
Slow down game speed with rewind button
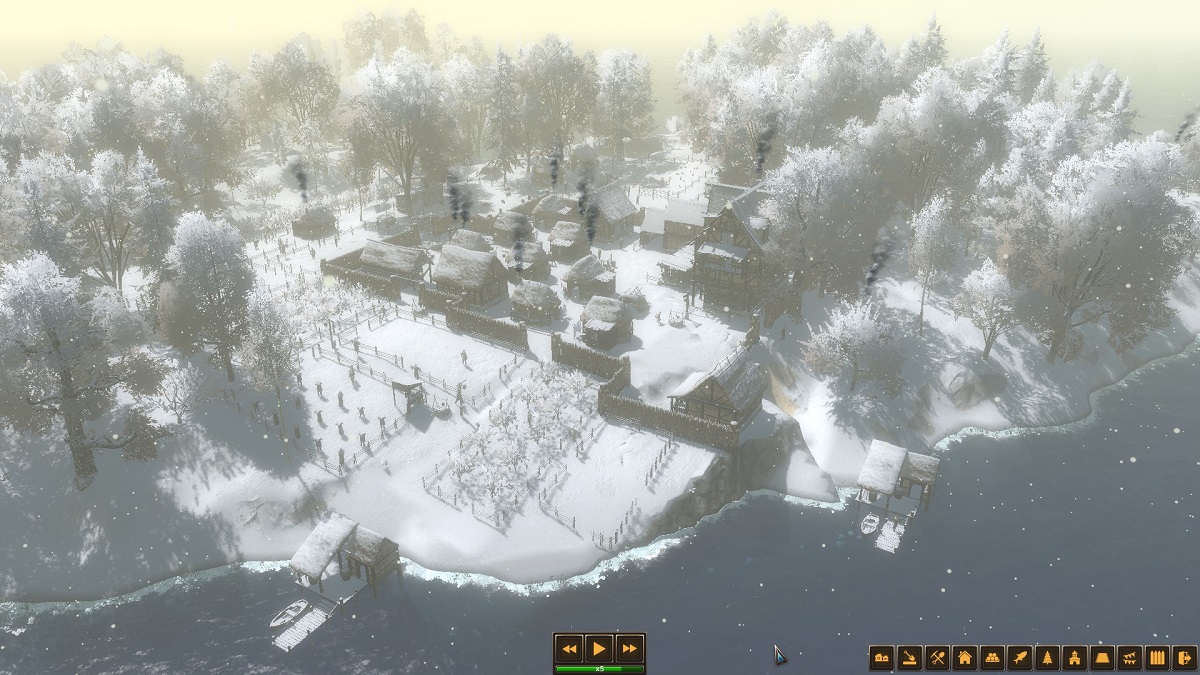point(569,648)
